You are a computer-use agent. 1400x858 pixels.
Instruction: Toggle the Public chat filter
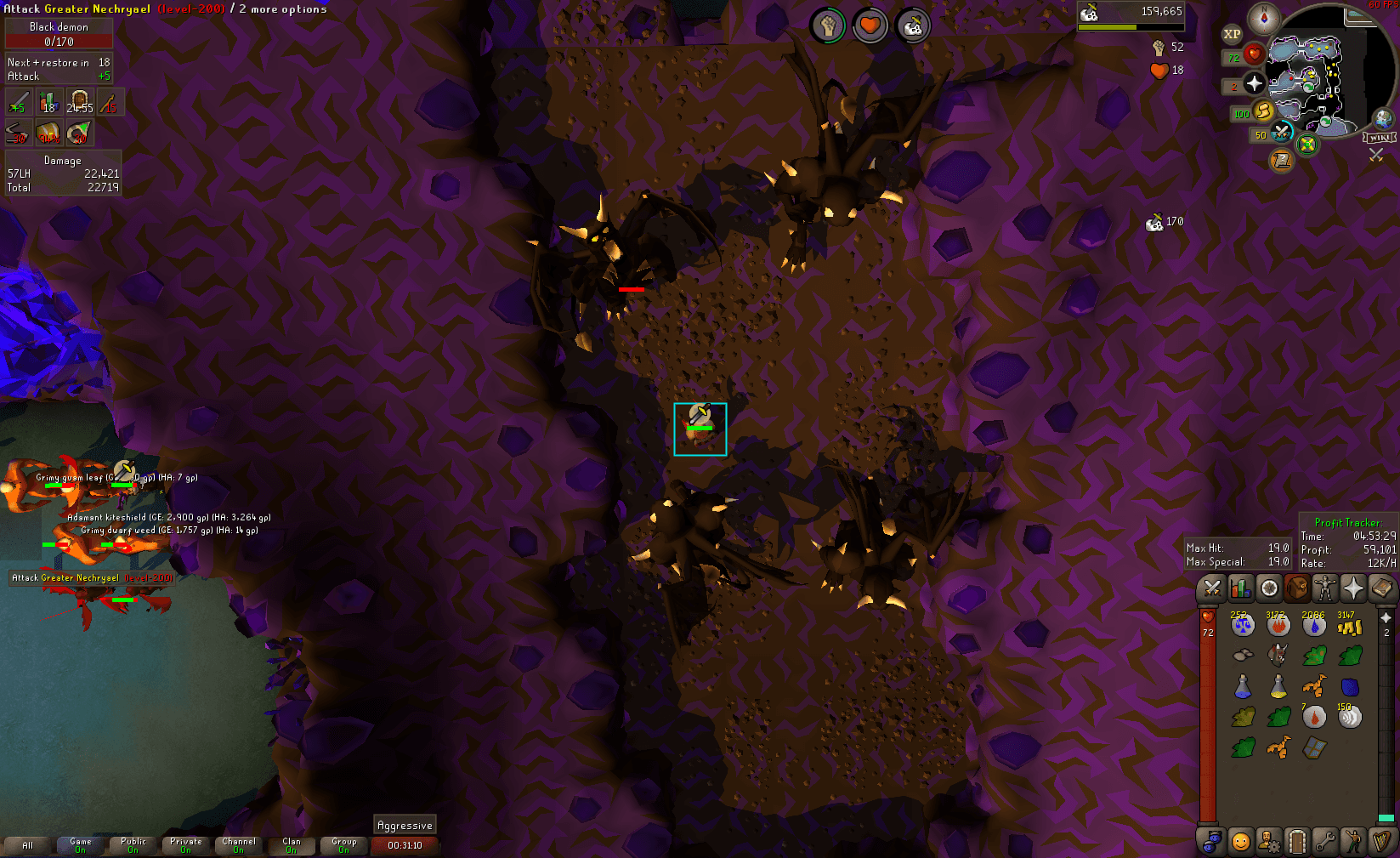[x=133, y=844]
